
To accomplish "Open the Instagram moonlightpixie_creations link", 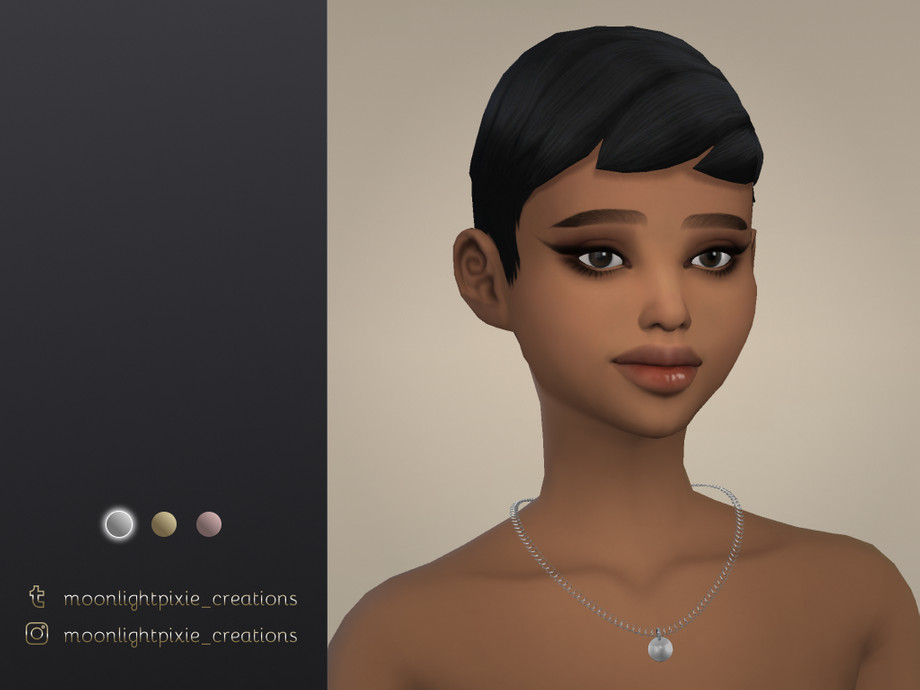I will click(180, 635).
